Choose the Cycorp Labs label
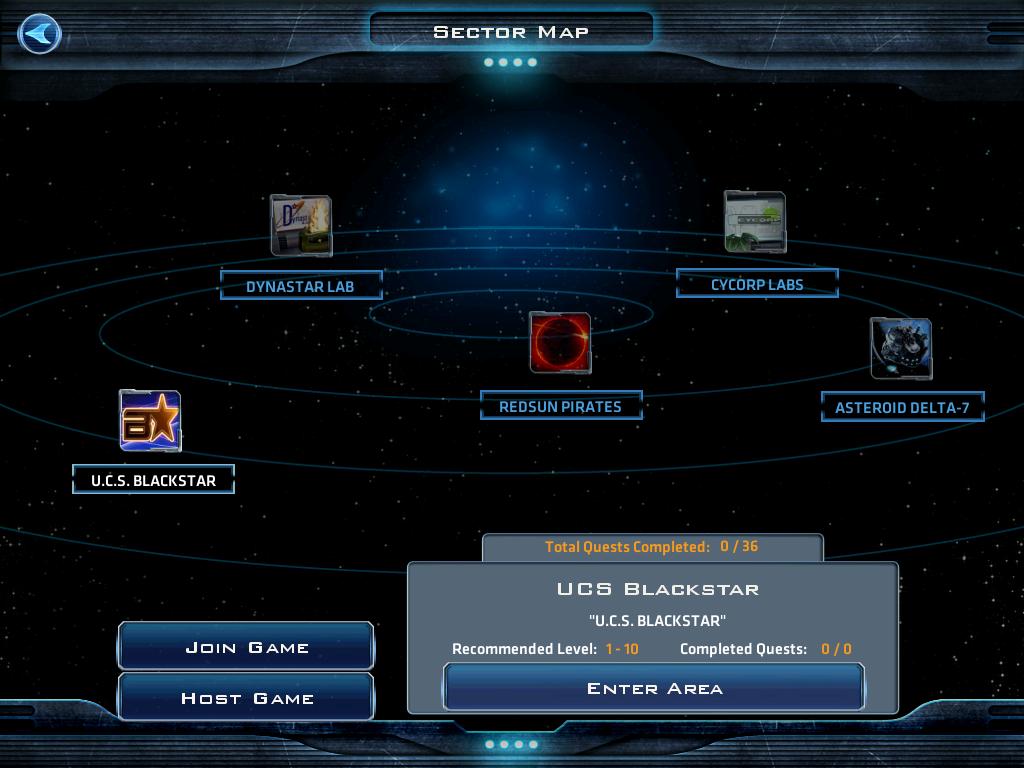This screenshot has height=768, width=1024. pos(757,284)
